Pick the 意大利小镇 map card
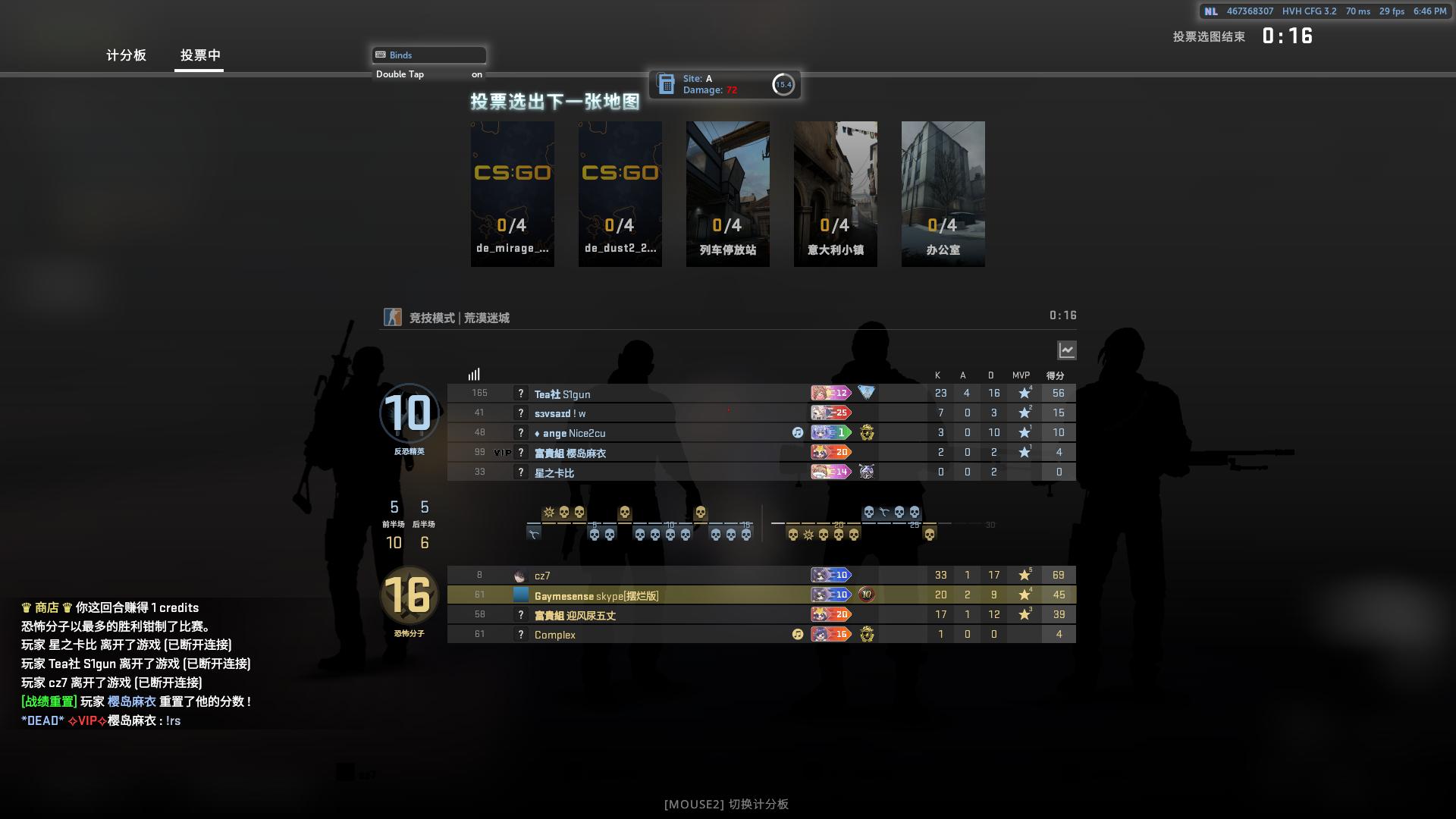 pyautogui.click(x=836, y=193)
